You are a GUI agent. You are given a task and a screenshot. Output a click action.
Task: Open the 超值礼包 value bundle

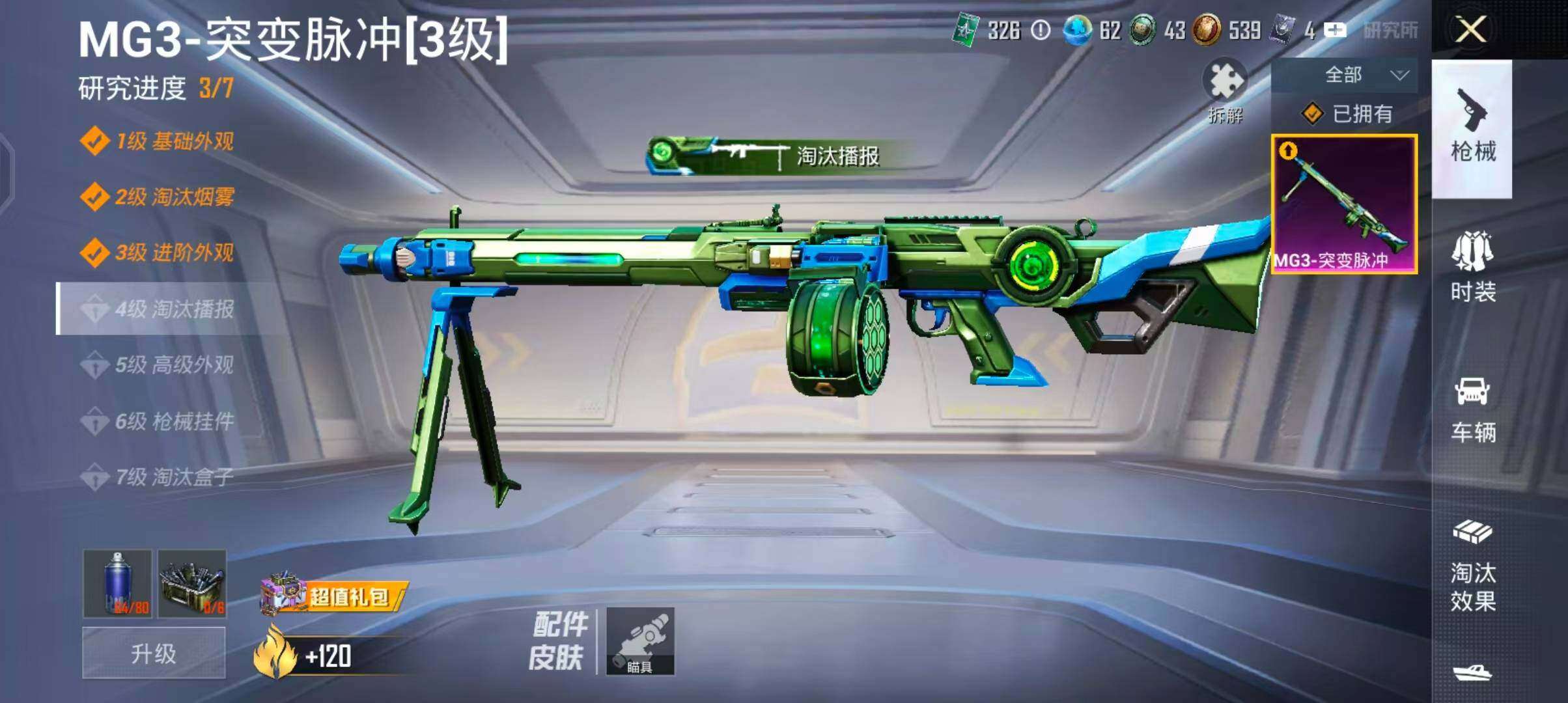tap(335, 596)
